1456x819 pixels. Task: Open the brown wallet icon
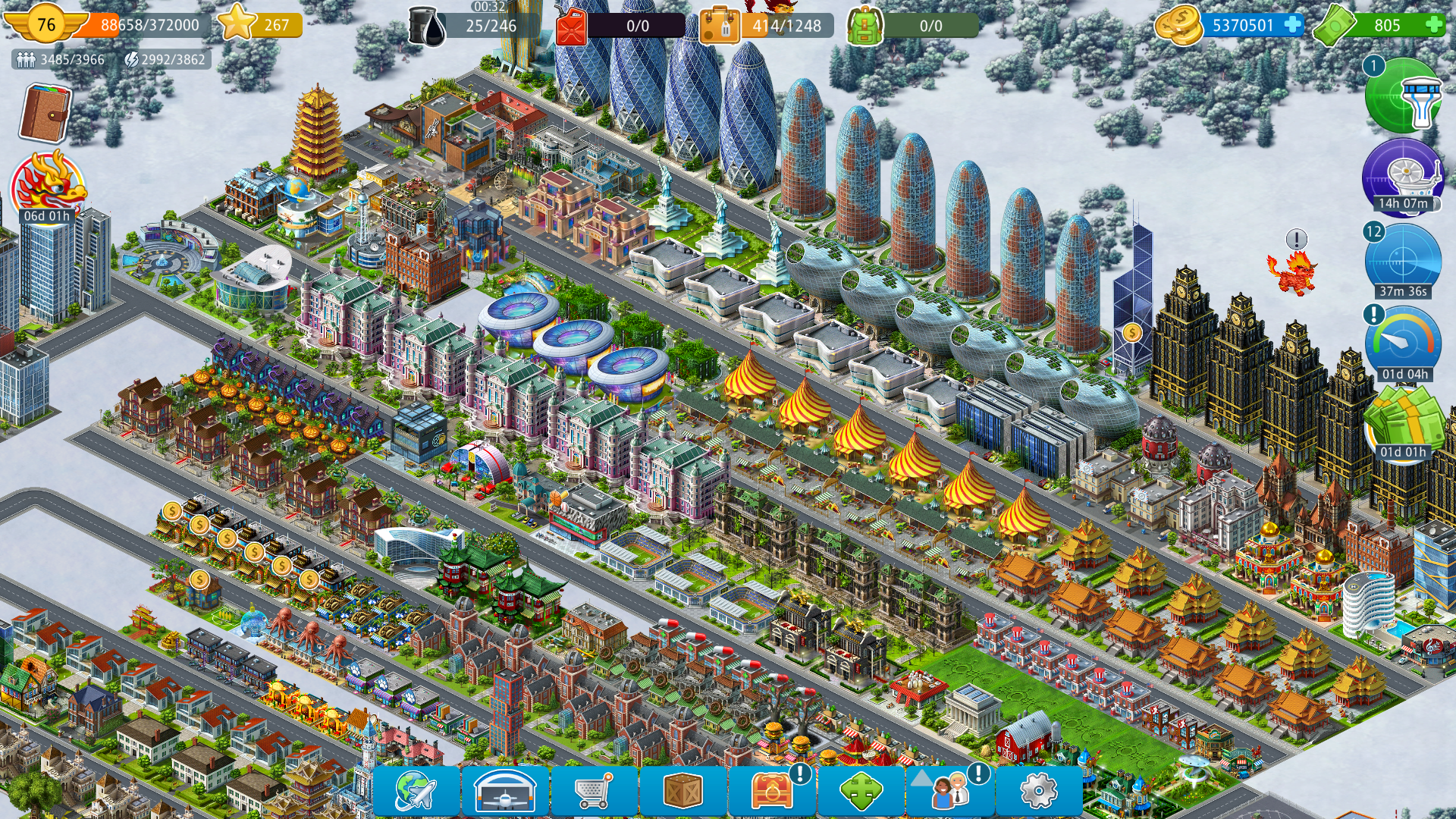pos(45,114)
